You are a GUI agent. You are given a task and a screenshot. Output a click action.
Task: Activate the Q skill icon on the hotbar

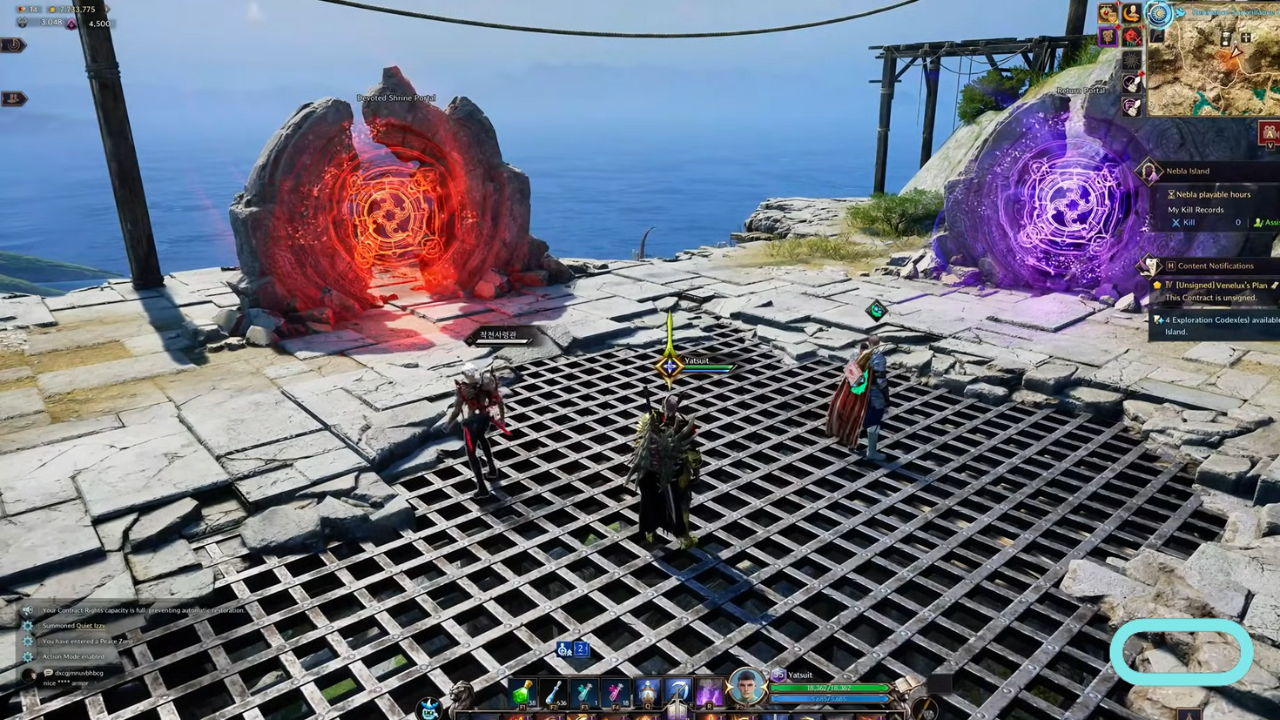point(646,692)
